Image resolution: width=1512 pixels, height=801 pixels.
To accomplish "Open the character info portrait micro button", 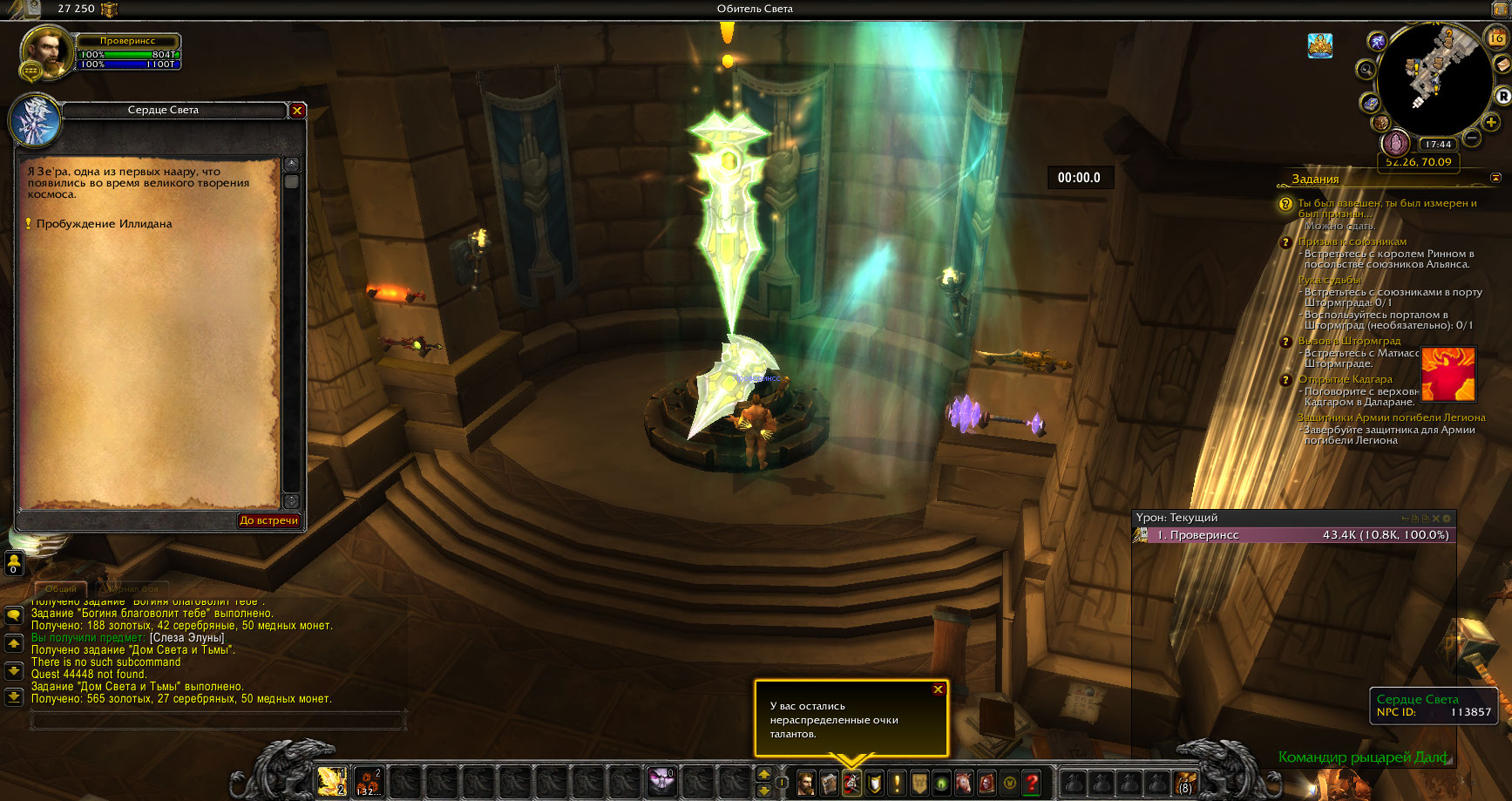I will click(806, 783).
